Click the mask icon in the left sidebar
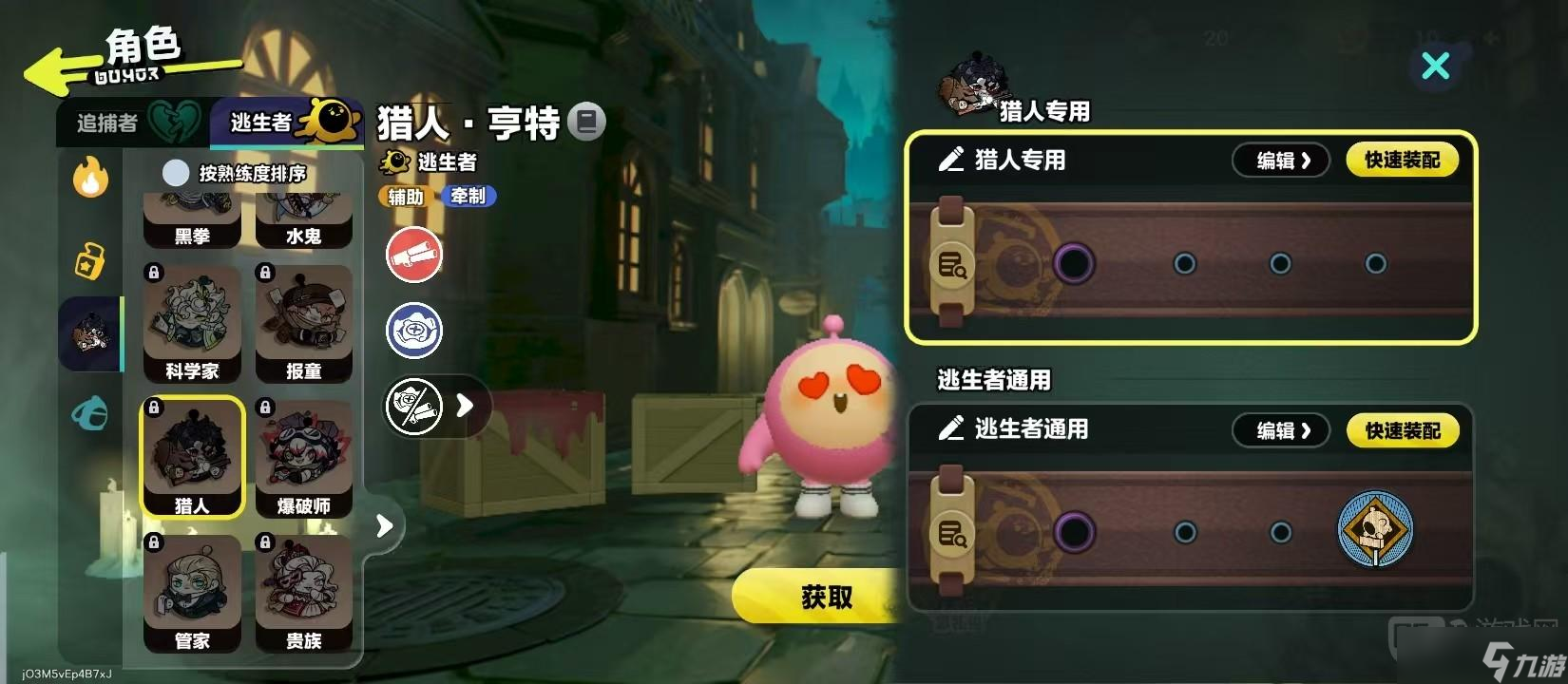This screenshot has width=1568, height=684. pyautogui.click(x=89, y=415)
